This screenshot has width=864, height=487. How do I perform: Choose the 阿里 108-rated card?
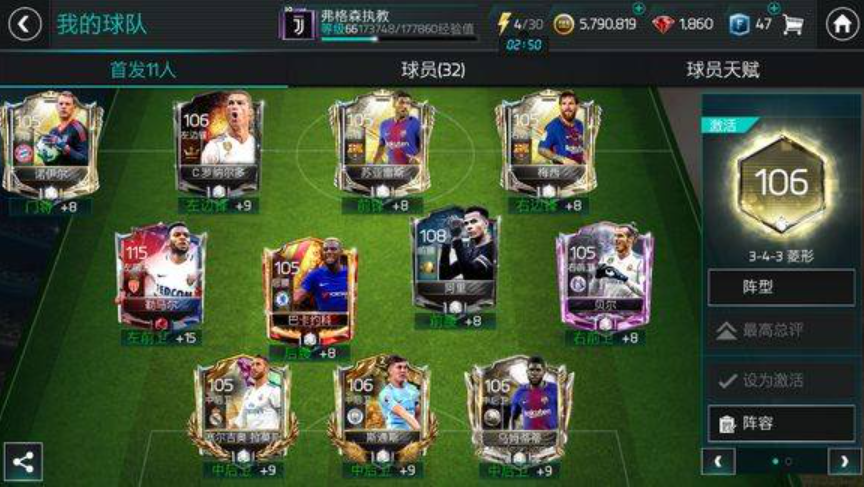pyautogui.click(x=454, y=263)
